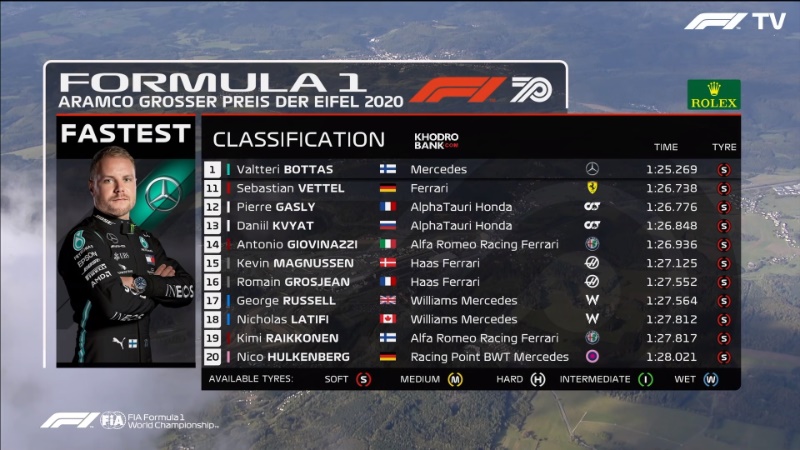
Task: Select Kevin Magnussen's row
Action: pyautogui.click(x=293, y=263)
